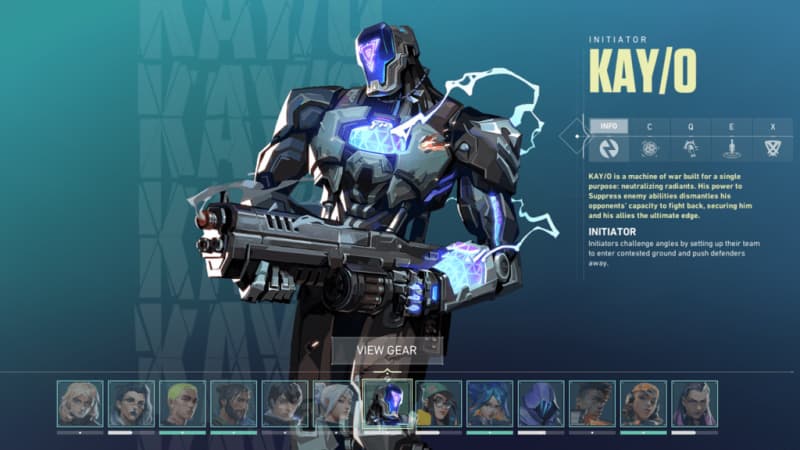Open the View Gear button
The image size is (800, 450).
(x=386, y=350)
